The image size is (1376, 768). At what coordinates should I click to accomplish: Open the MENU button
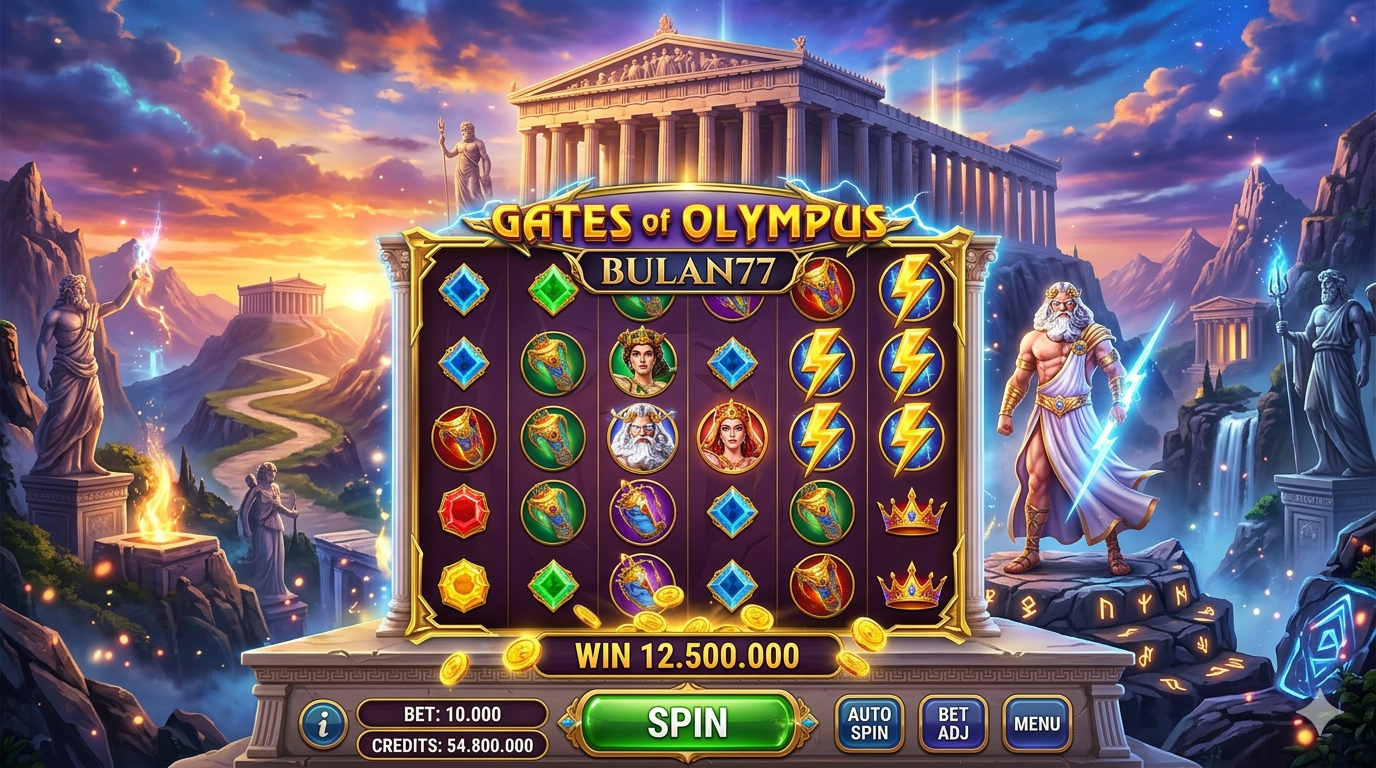[1036, 723]
